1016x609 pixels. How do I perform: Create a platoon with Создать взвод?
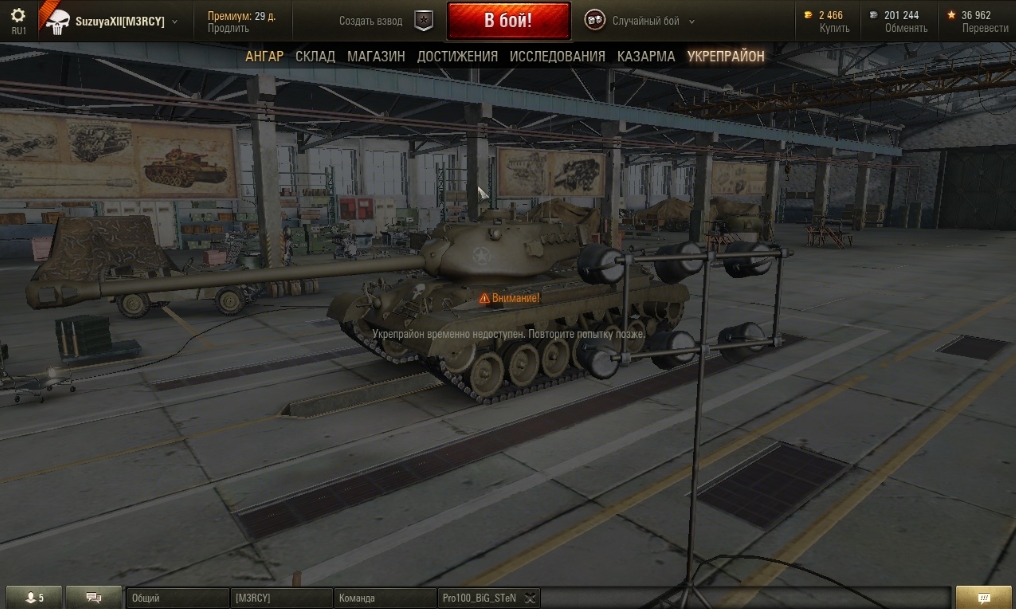point(370,21)
